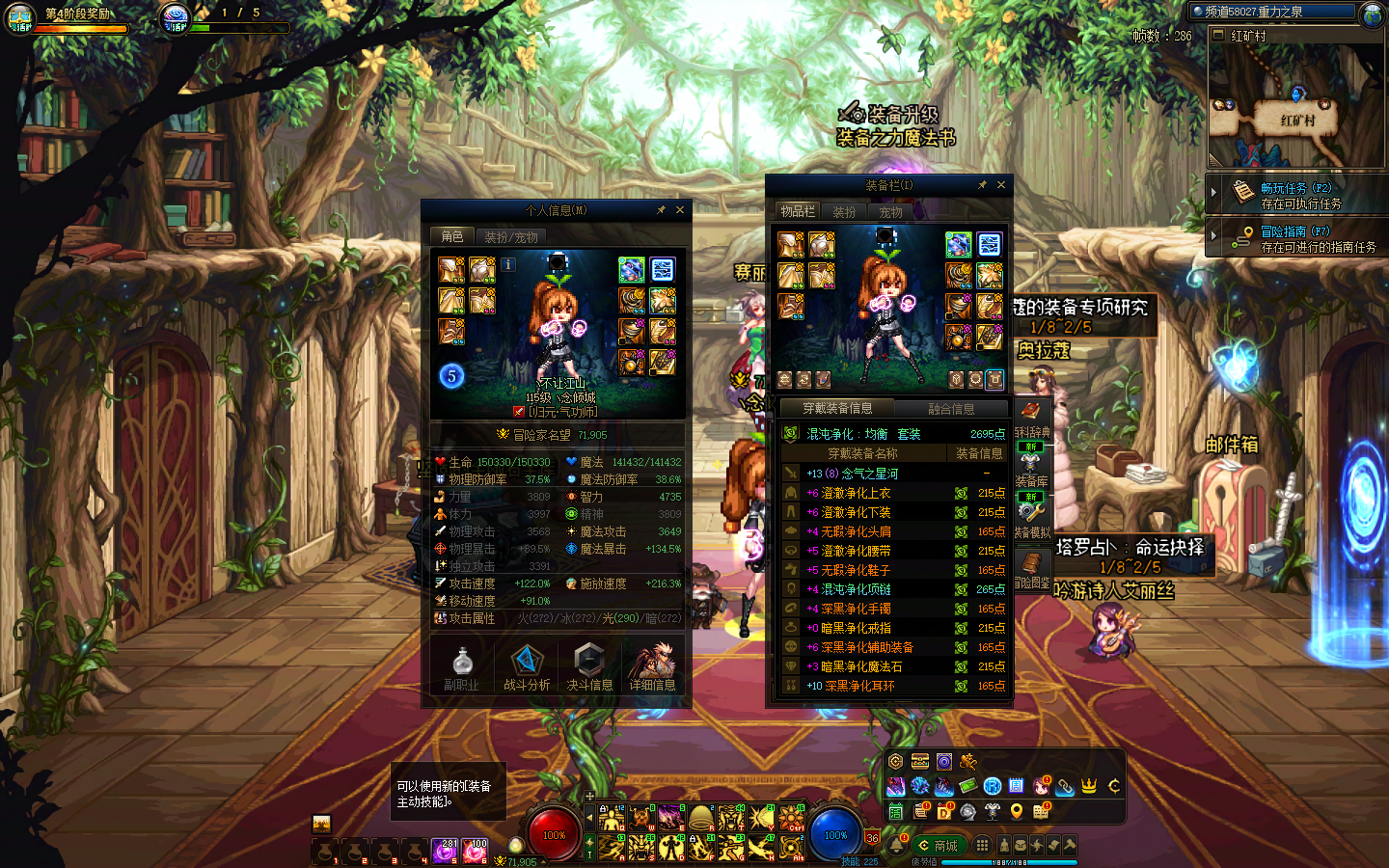
Task: Select the 装扮 tab in 装备栏
Action: point(844,212)
